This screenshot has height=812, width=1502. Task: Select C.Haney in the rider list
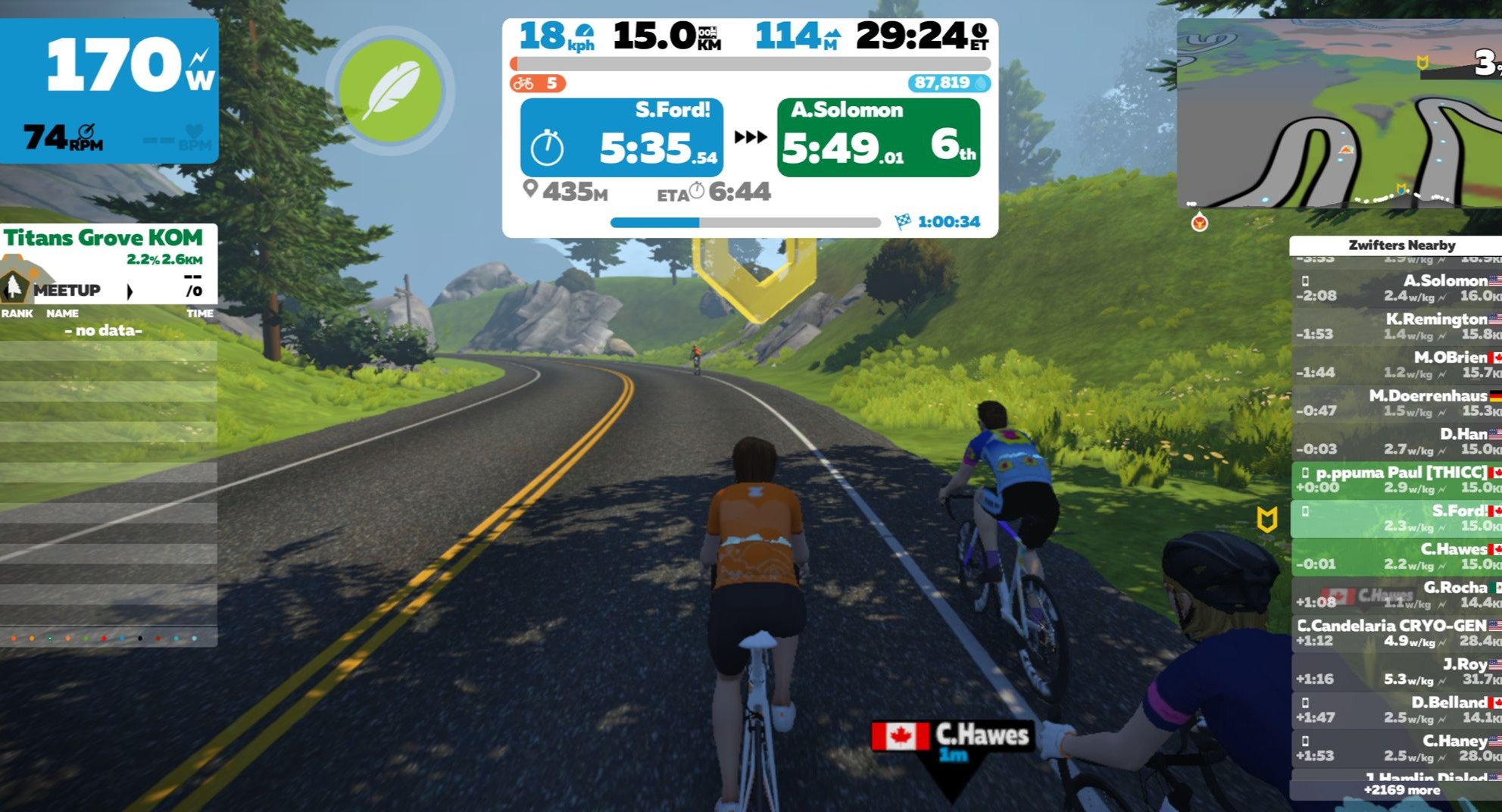point(1396,748)
